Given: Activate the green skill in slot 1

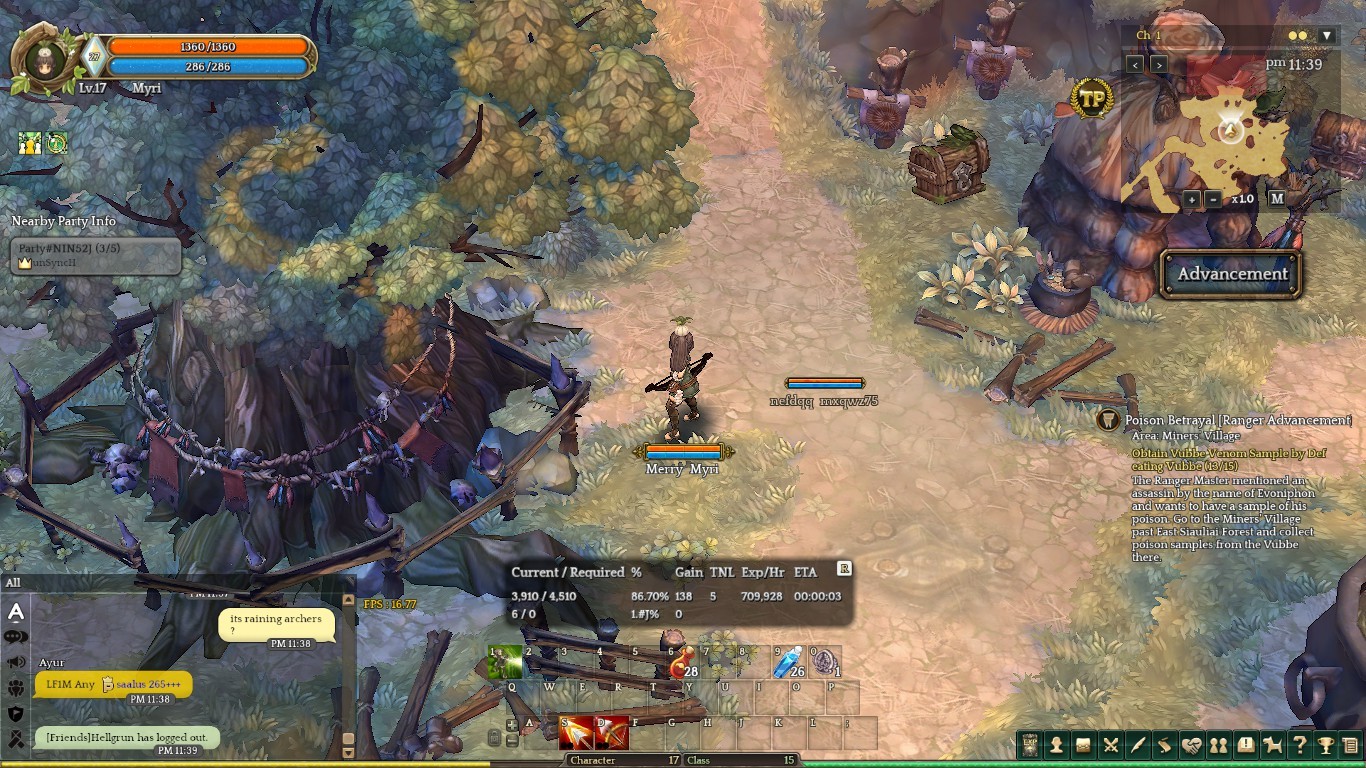Looking at the screenshot, I should tap(505, 663).
